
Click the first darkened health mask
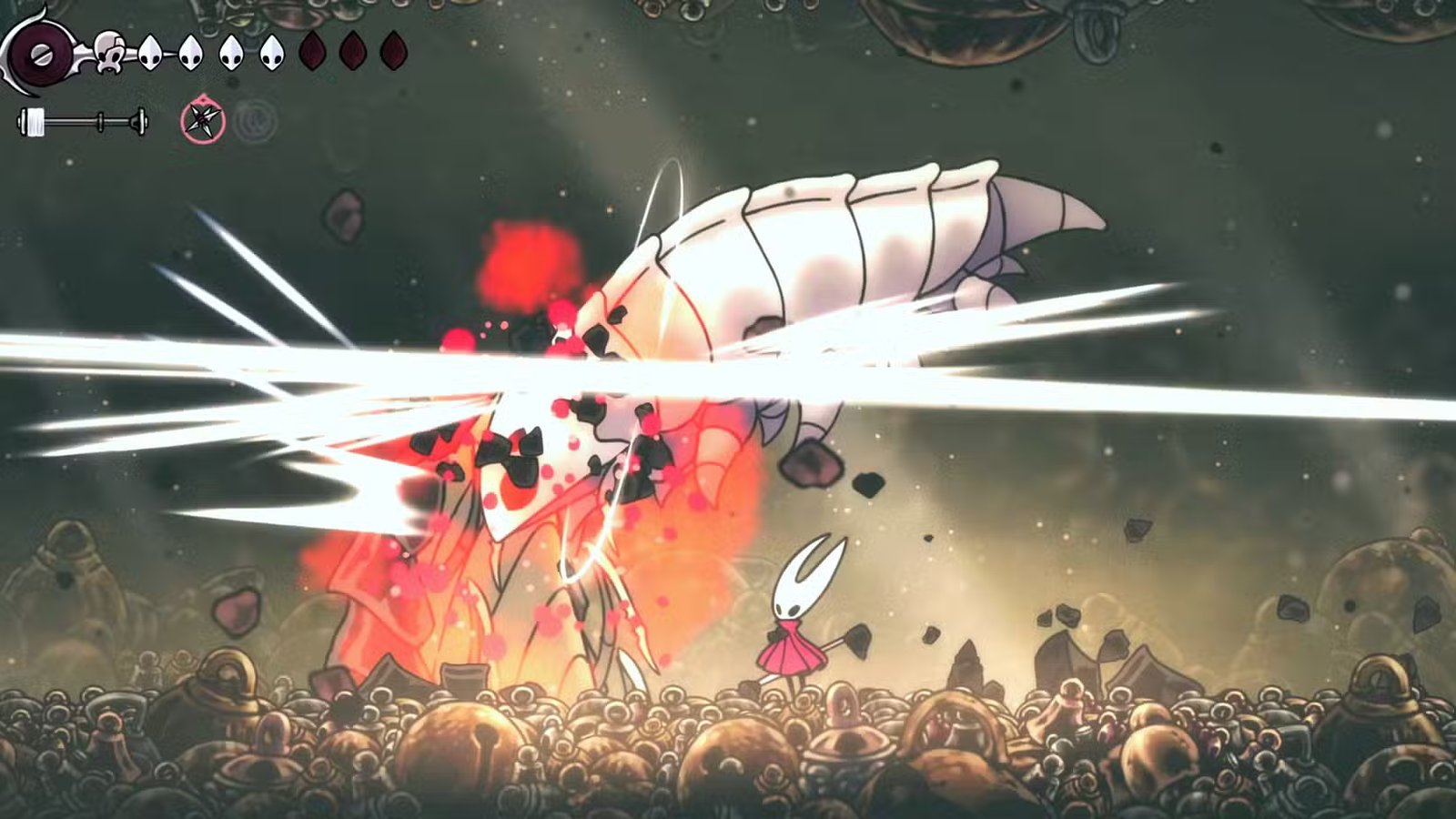pos(310,50)
